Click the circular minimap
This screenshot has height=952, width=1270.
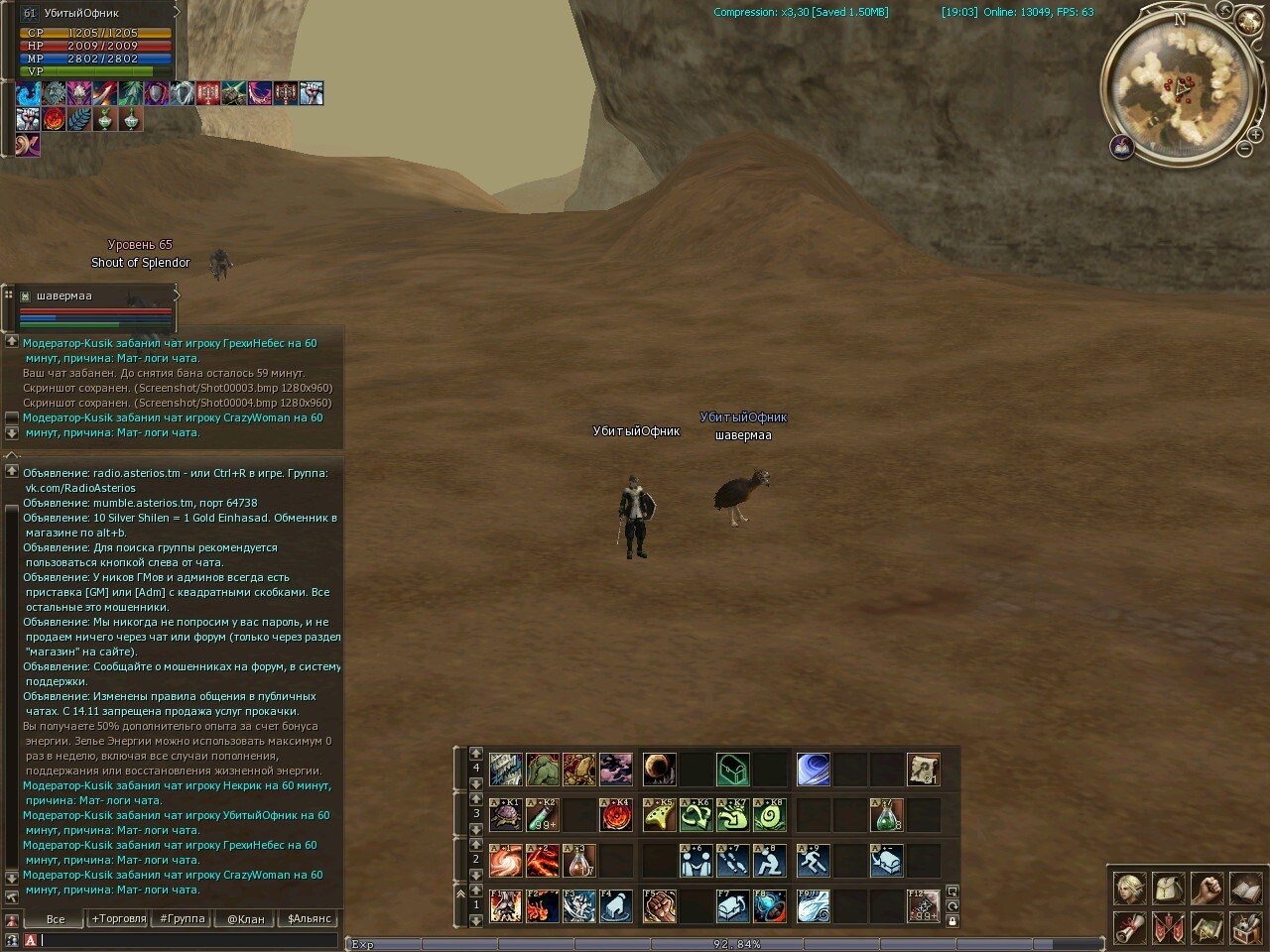1181,89
